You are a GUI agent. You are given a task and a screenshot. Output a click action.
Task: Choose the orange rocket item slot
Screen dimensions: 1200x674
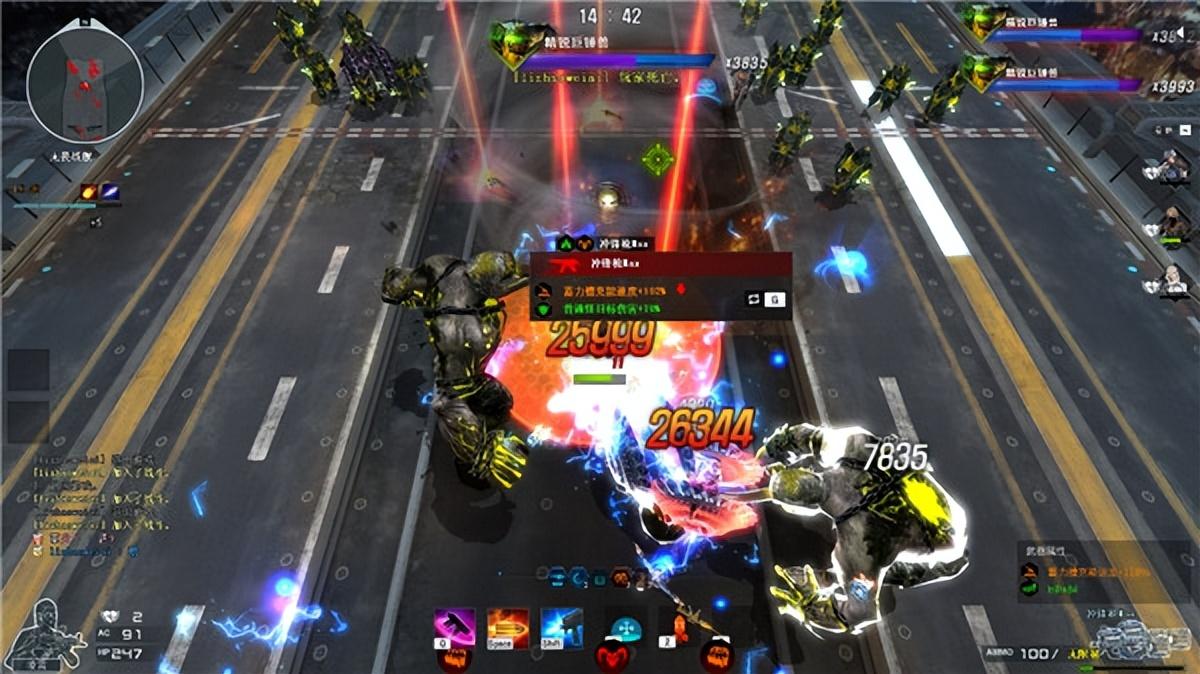[x=682, y=630]
